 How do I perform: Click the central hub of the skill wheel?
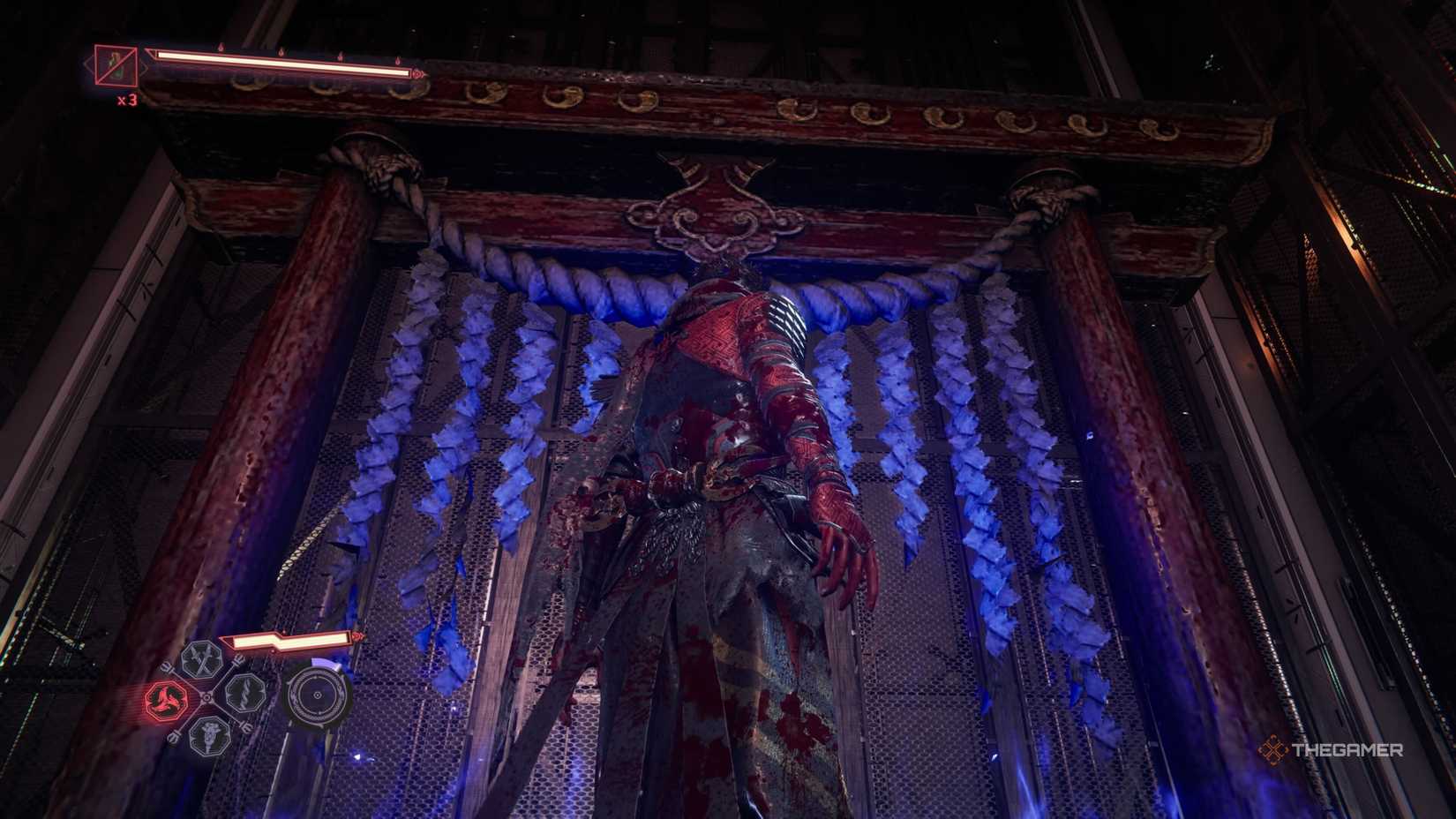[x=206, y=697]
